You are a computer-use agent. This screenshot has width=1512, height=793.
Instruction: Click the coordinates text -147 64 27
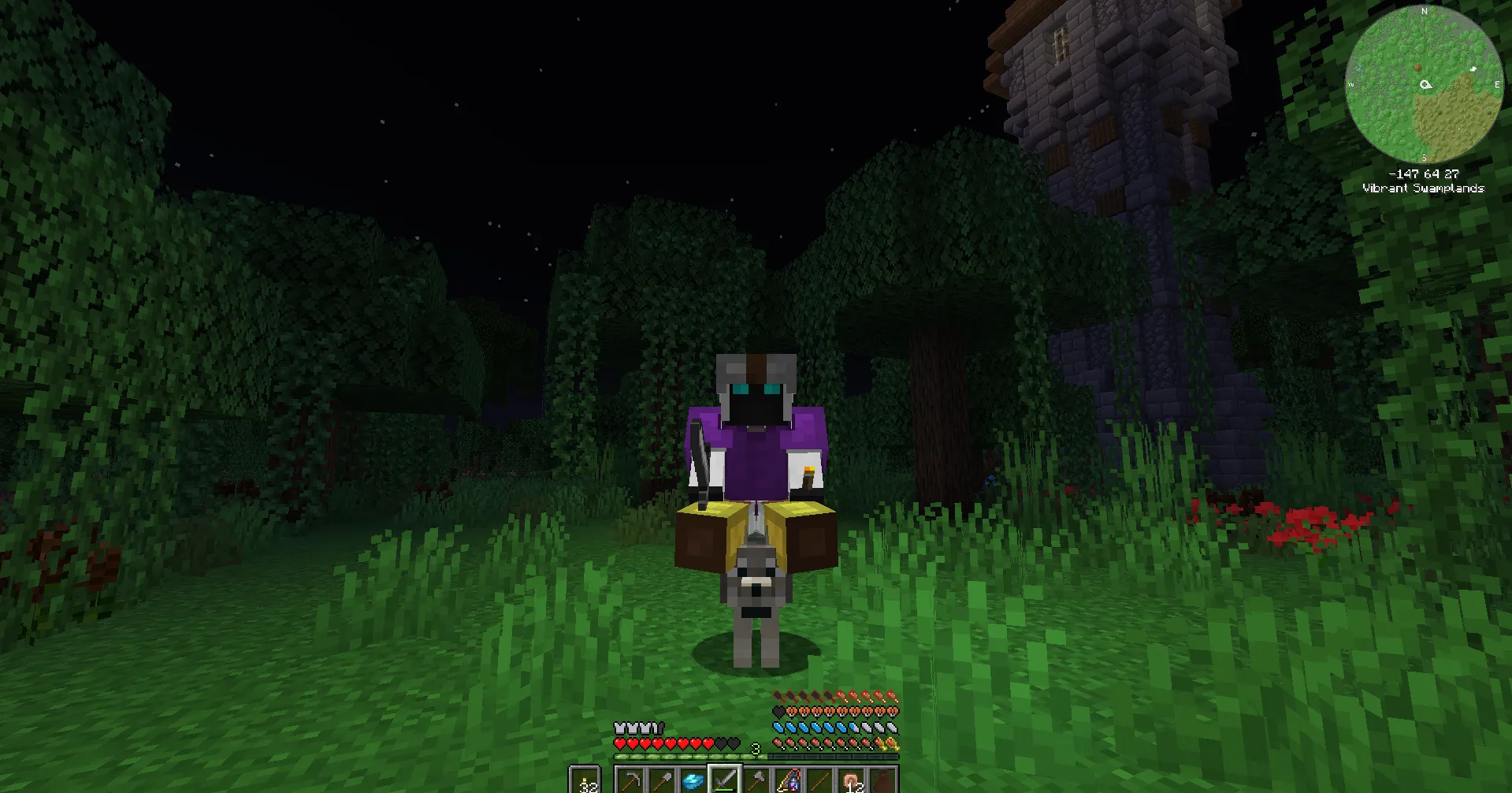pos(1425,173)
